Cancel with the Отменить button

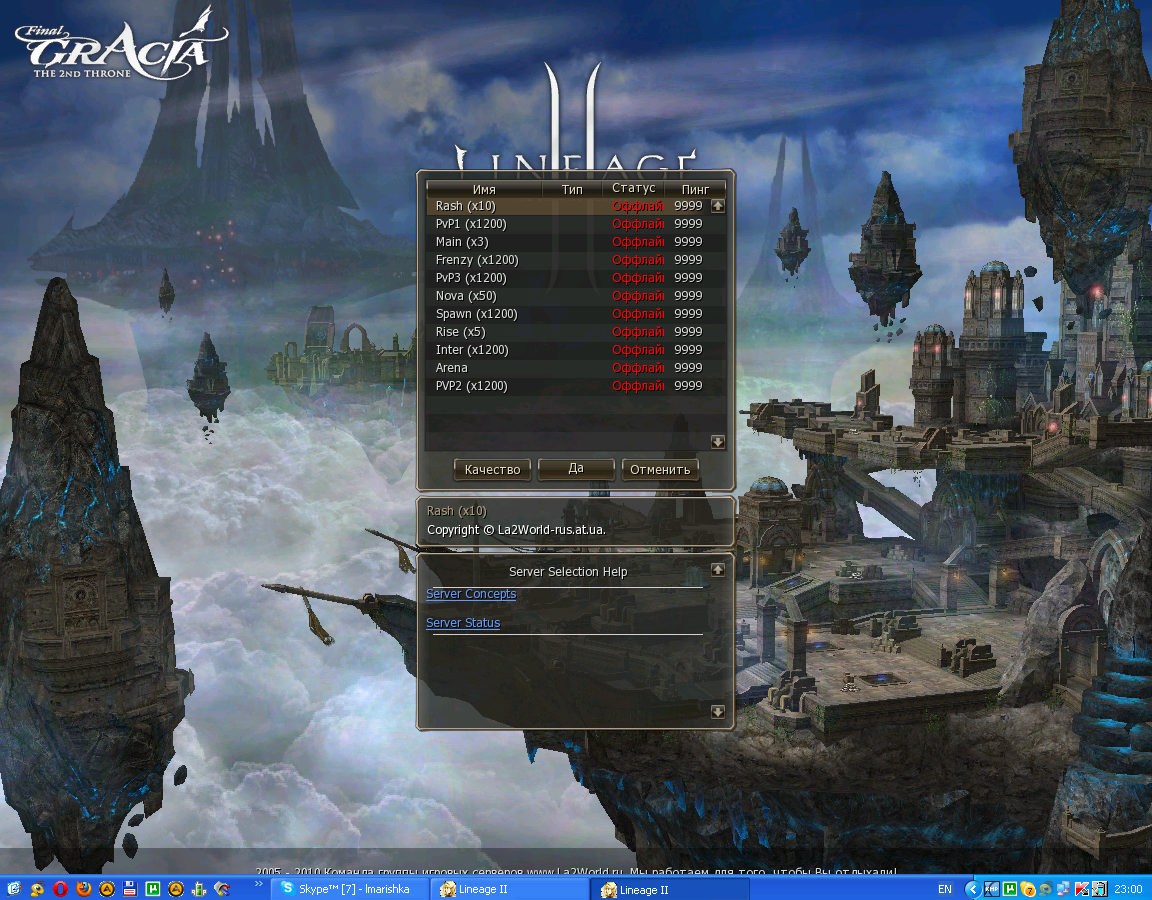tap(660, 469)
